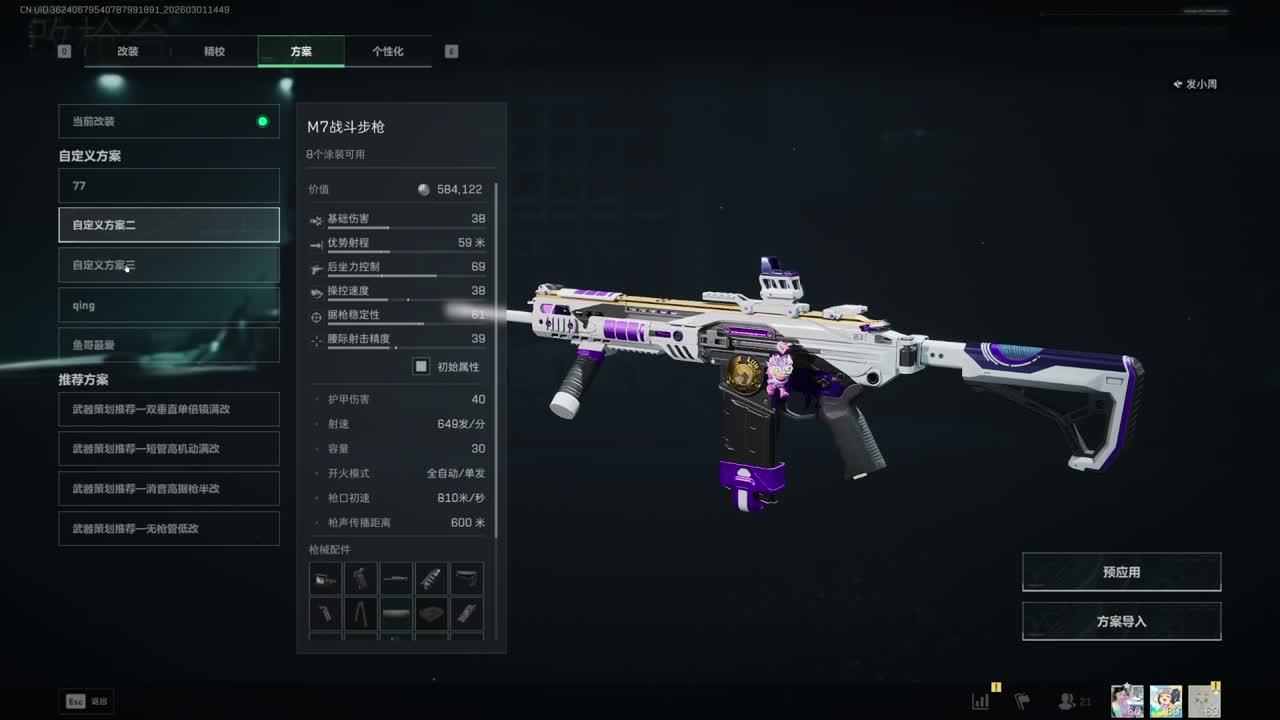The width and height of the screenshot is (1280, 720).
Task: Select the 方案 tab
Action: coord(301,51)
